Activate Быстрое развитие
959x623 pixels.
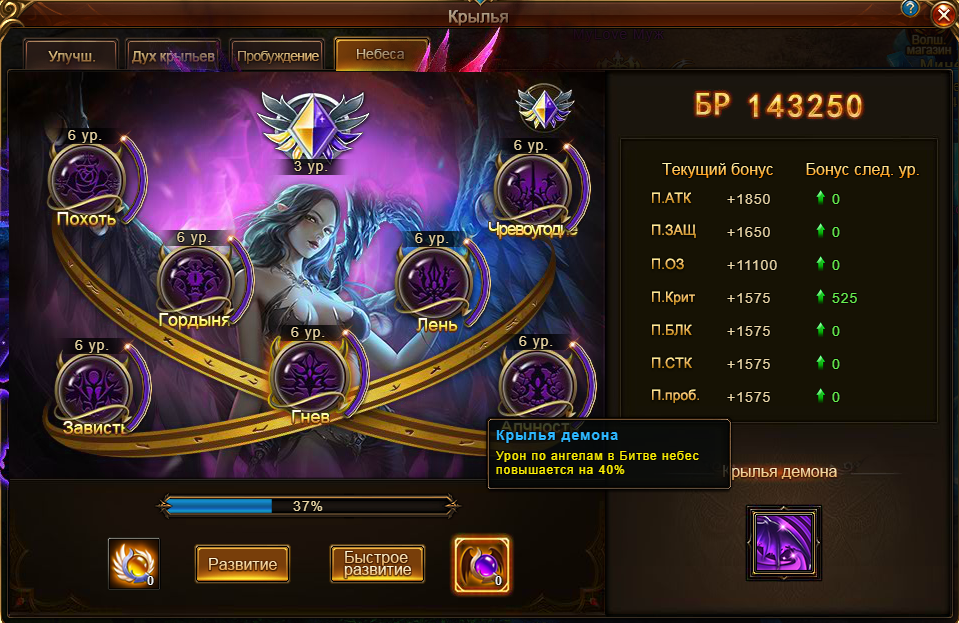point(377,564)
